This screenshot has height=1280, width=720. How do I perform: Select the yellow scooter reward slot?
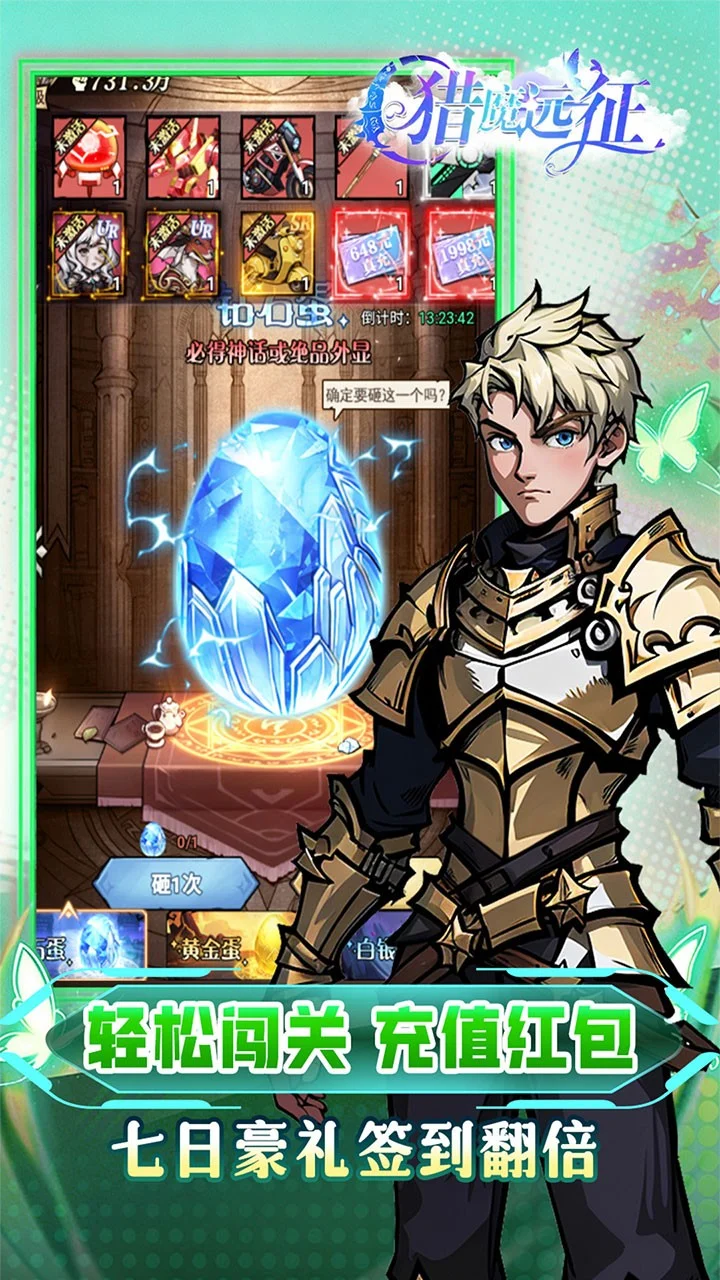(x=277, y=254)
